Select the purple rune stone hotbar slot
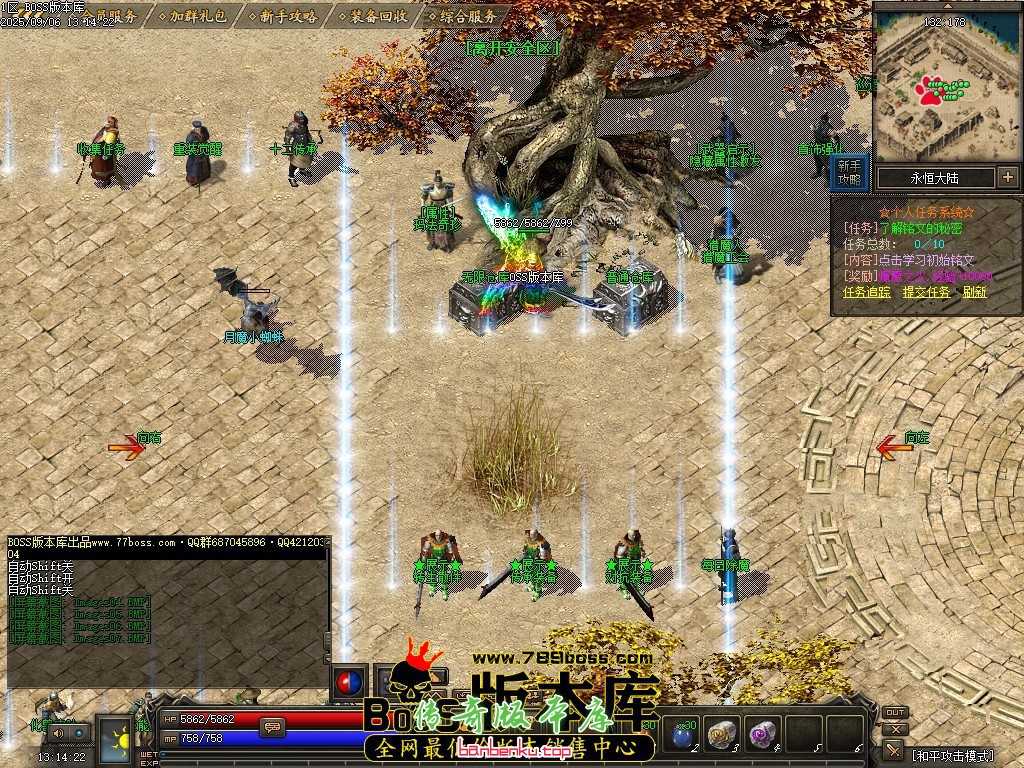The height and width of the screenshot is (768, 1024). (764, 735)
